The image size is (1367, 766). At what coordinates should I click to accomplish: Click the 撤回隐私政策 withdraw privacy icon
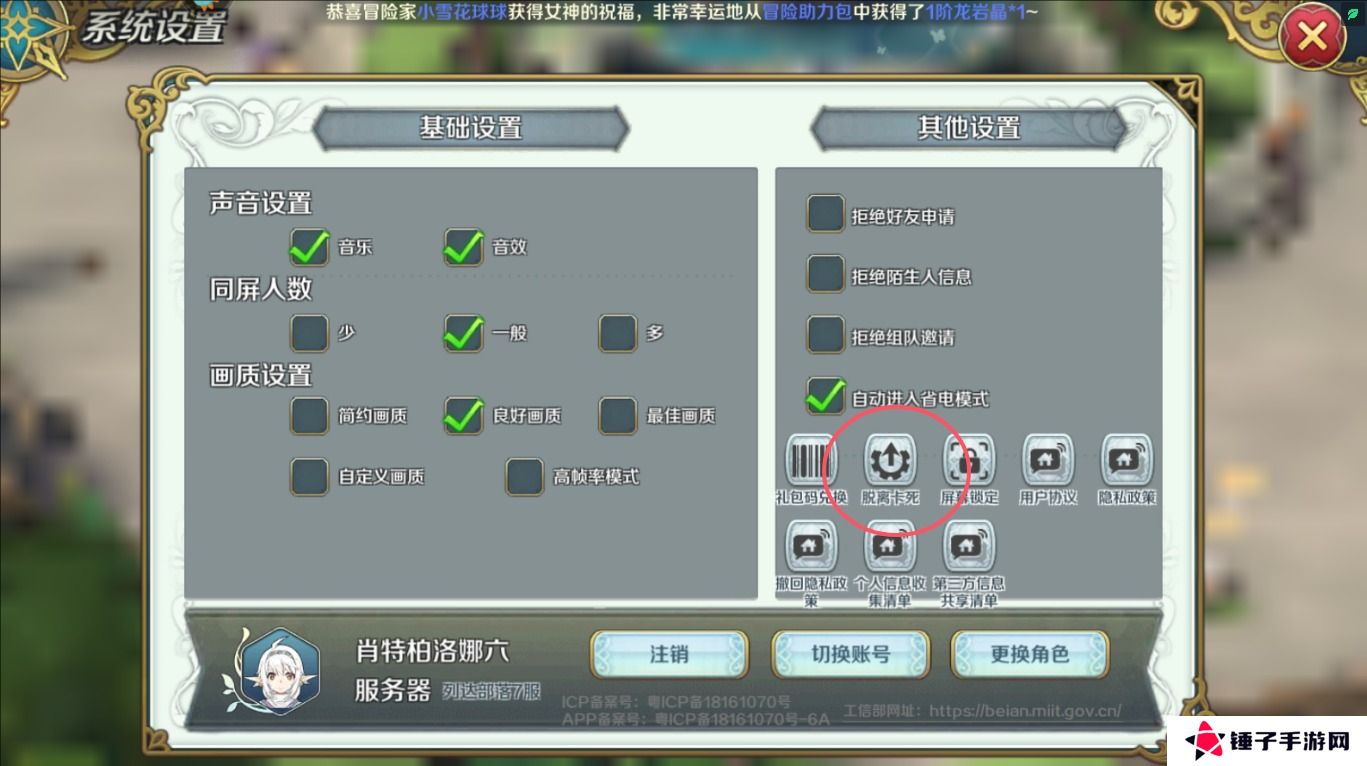[811, 546]
